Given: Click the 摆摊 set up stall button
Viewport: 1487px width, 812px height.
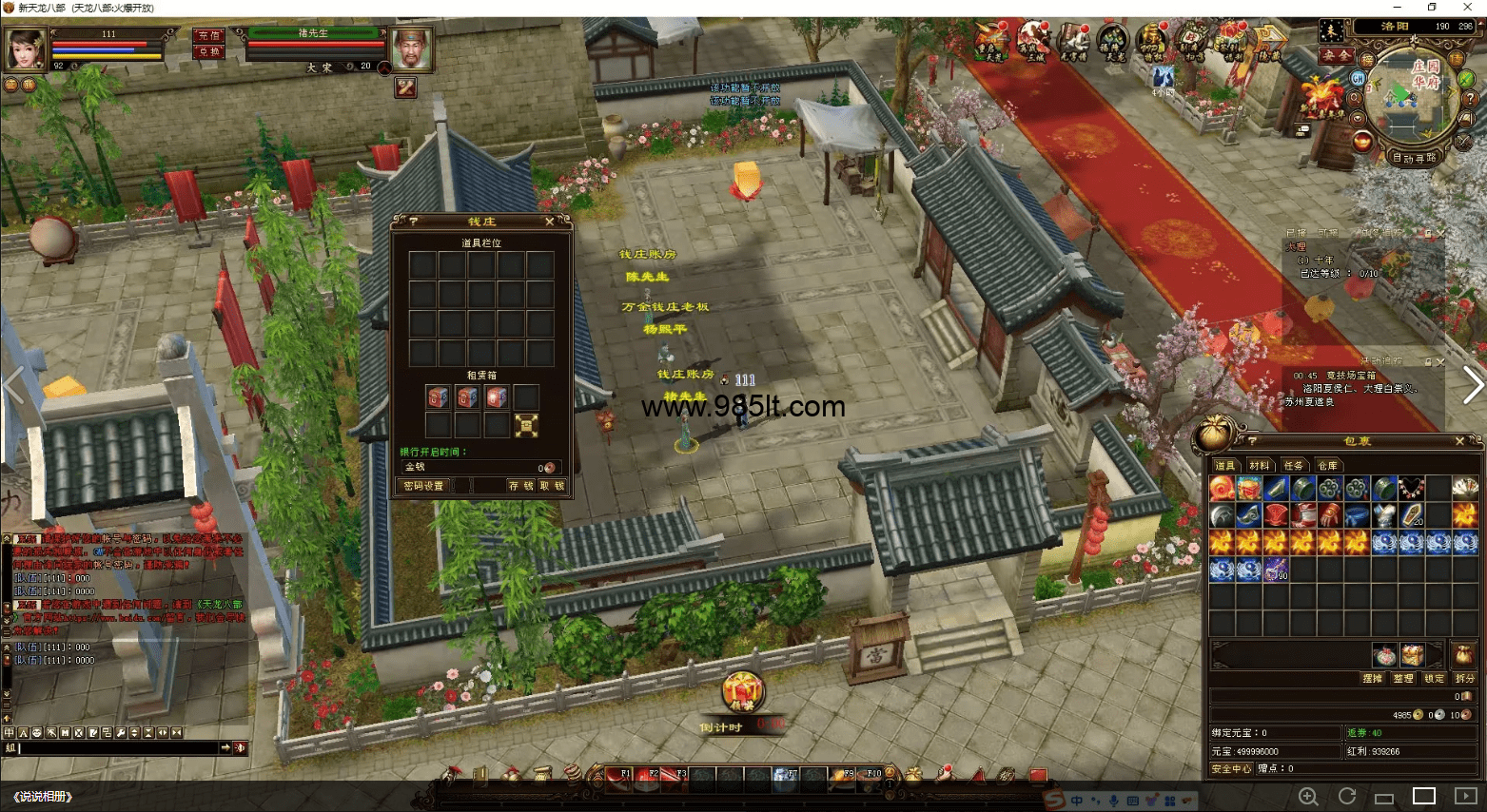Looking at the screenshot, I should 1372,678.
